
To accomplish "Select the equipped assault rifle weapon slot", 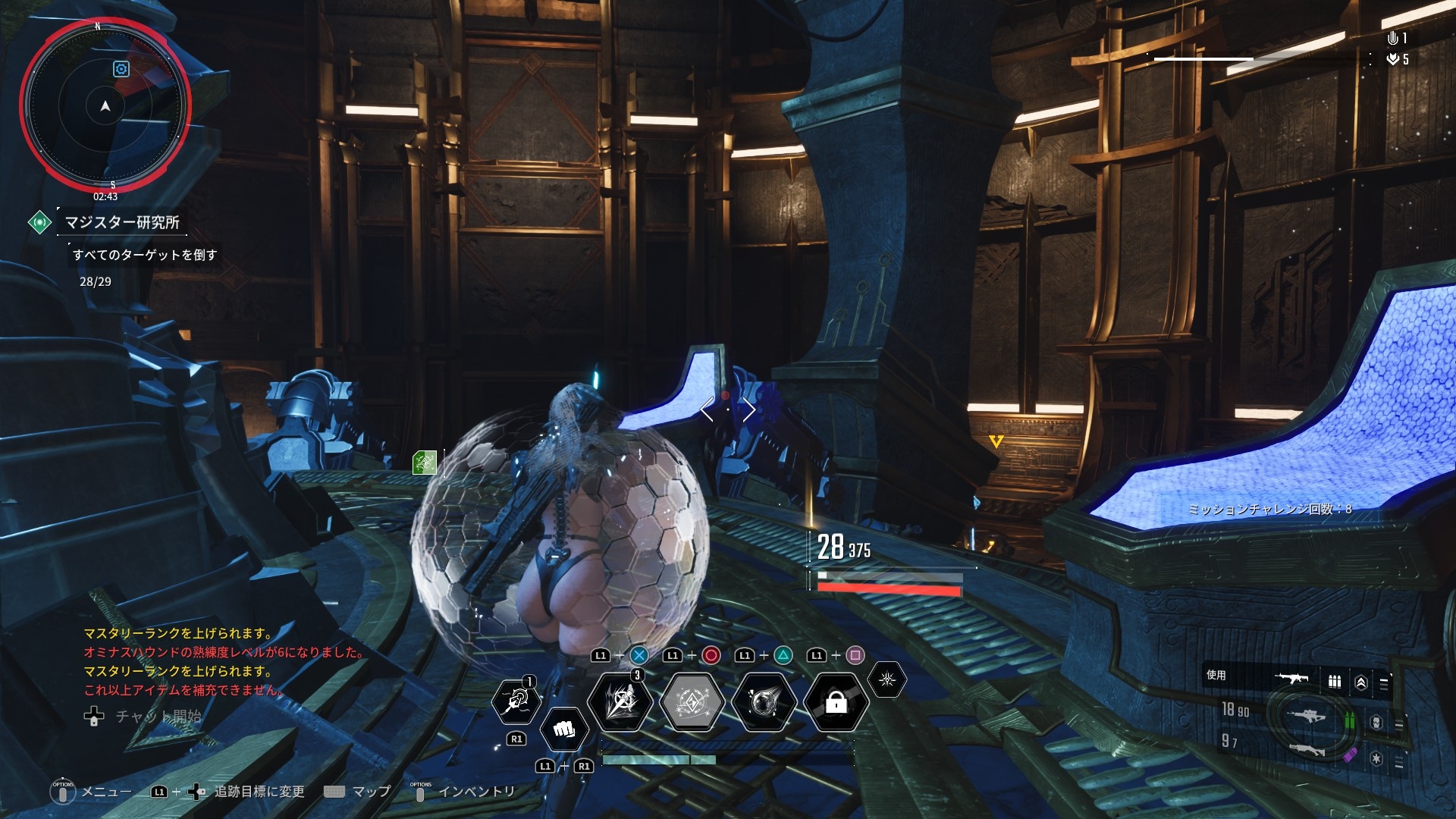I will [x=1292, y=677].
